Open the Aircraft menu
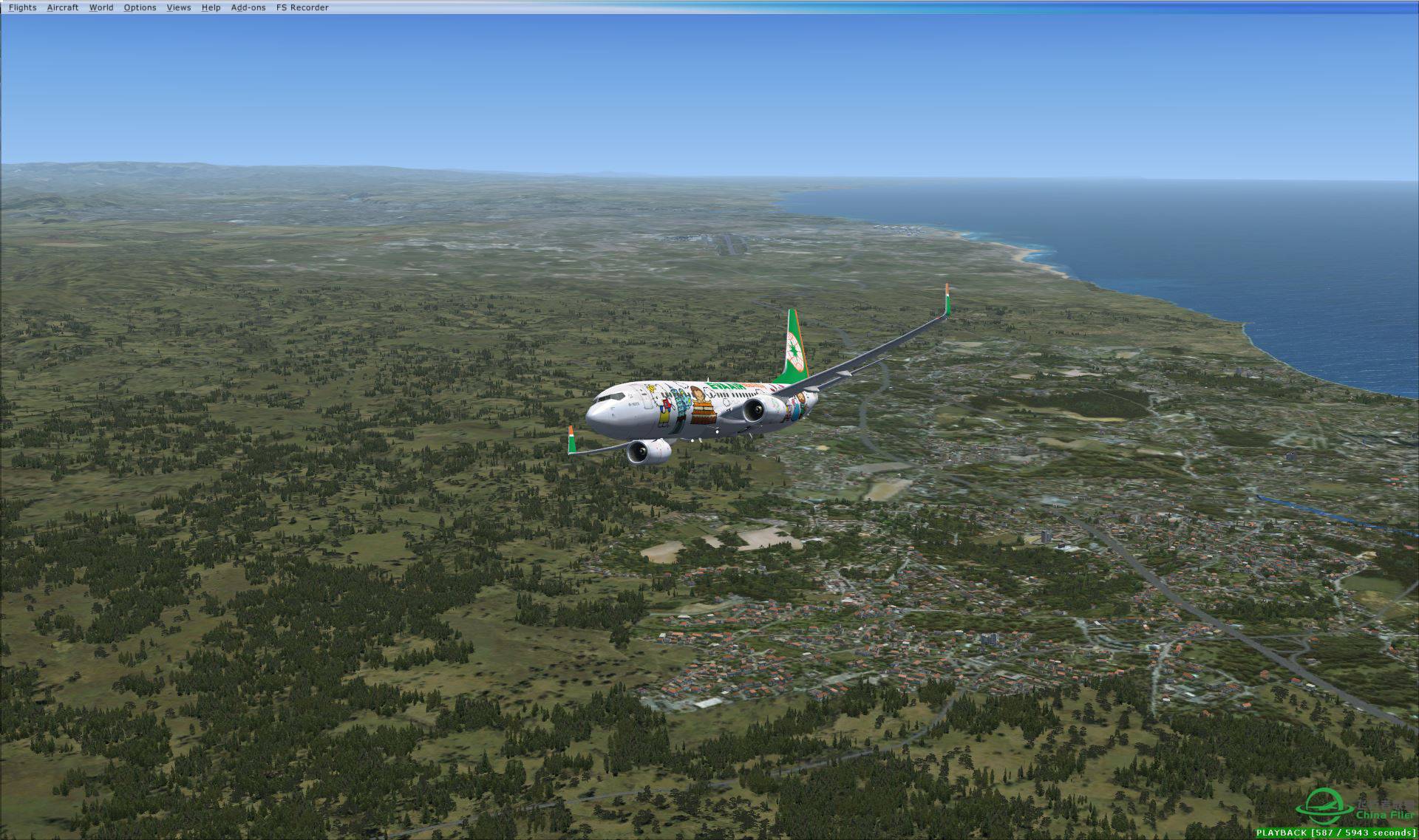Screen dimensions: 1419x840 [x=62, y=7]
